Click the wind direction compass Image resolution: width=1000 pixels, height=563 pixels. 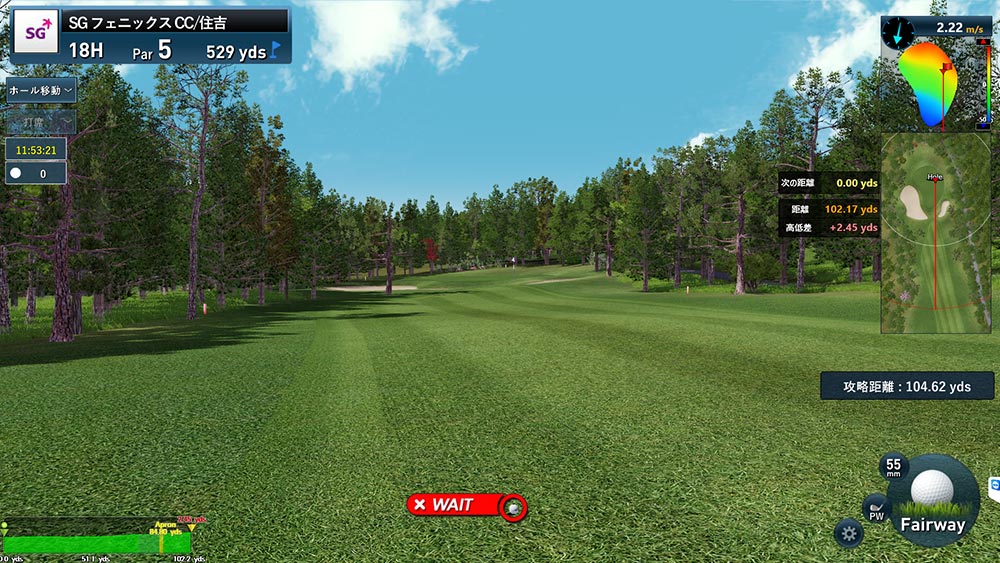click(897, 31)
